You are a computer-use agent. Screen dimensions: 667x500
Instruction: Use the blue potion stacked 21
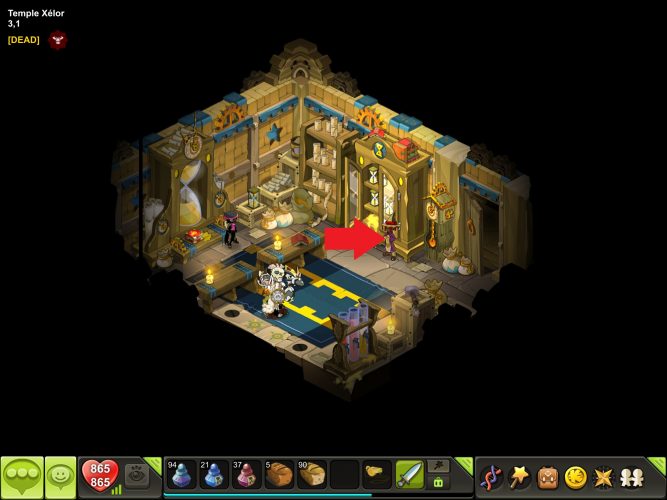[213, 474]
